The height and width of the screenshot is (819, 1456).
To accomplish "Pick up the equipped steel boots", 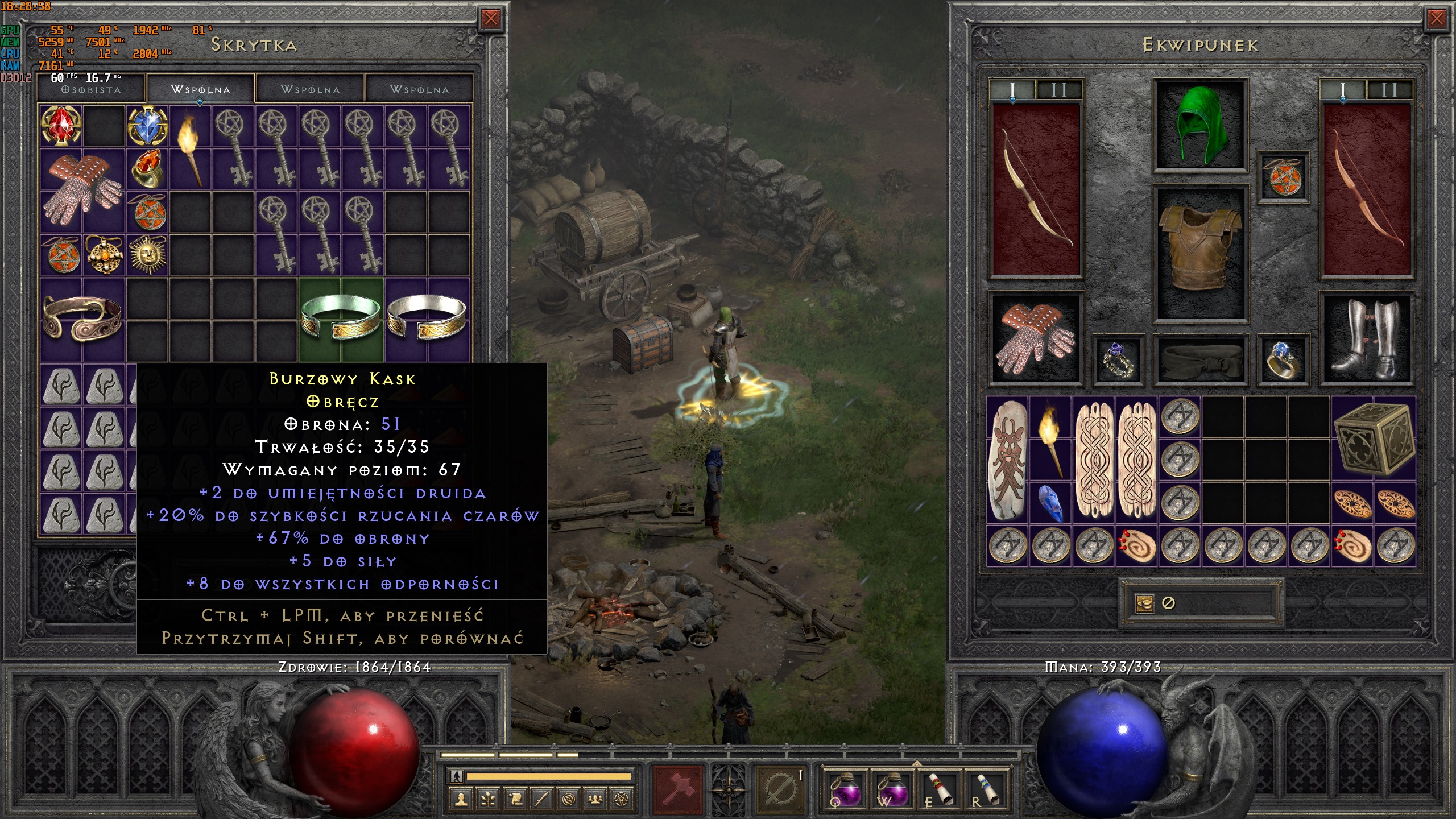I will point(1367,338).
